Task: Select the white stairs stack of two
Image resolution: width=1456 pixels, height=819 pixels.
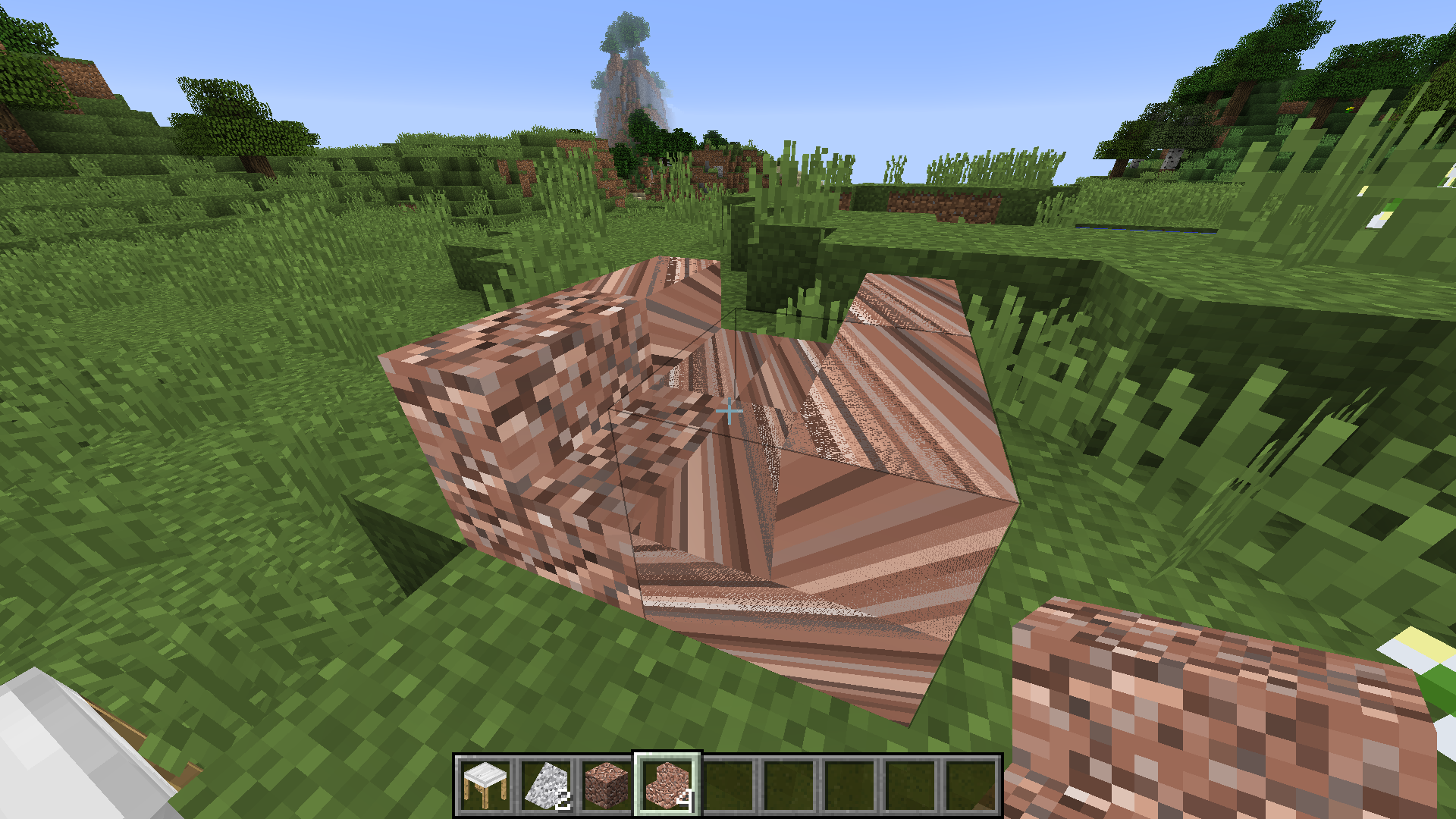Action: point(548,785)
